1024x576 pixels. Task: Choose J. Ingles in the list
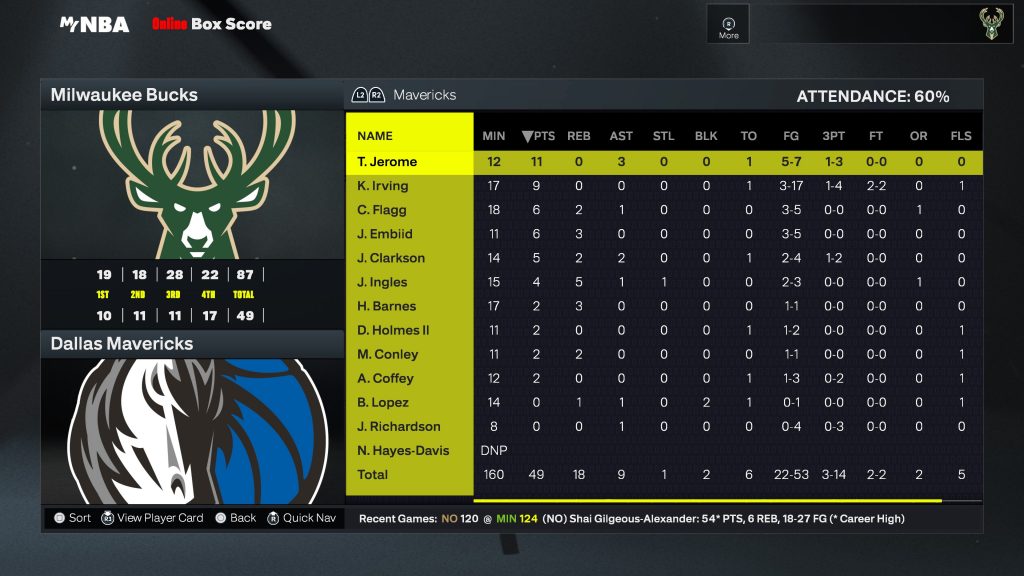click(x=382, y=282)
